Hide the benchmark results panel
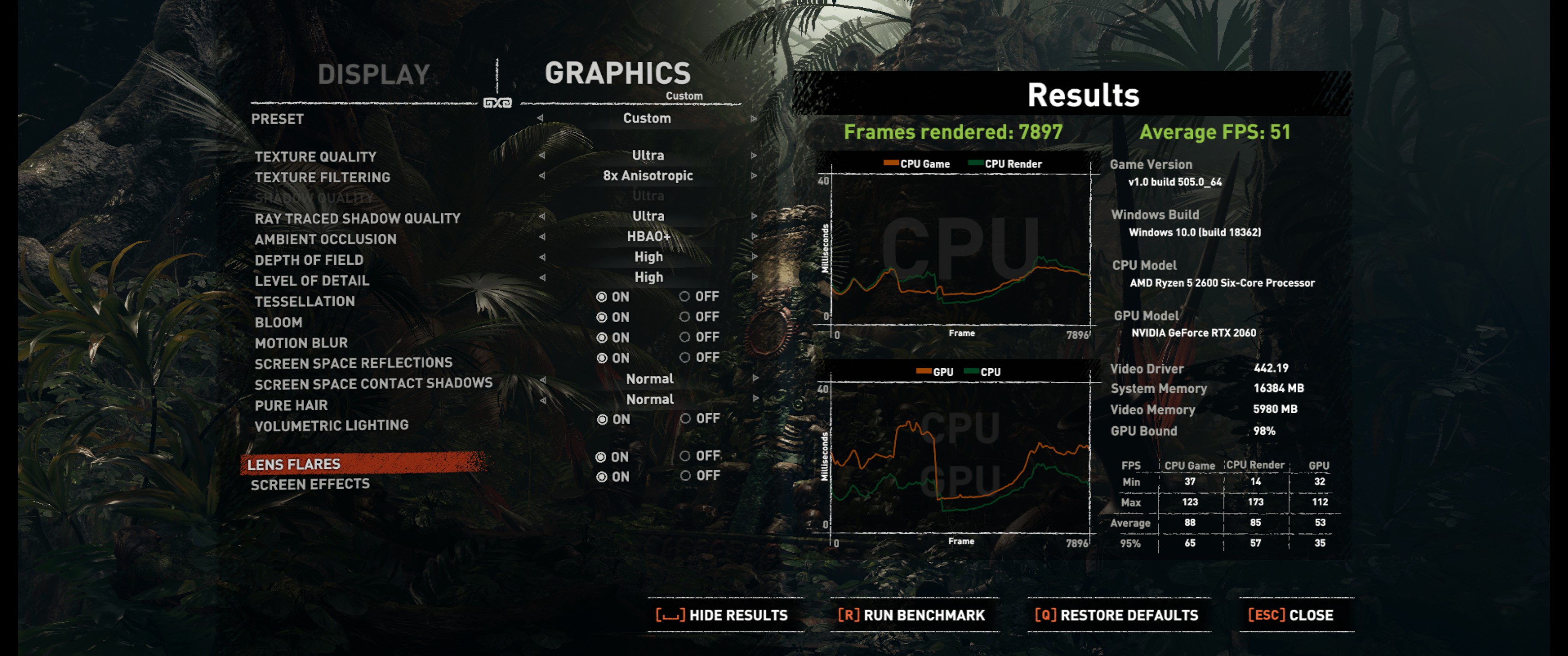The height and width of the screenshot is (656, 1568). pos(722,615)
